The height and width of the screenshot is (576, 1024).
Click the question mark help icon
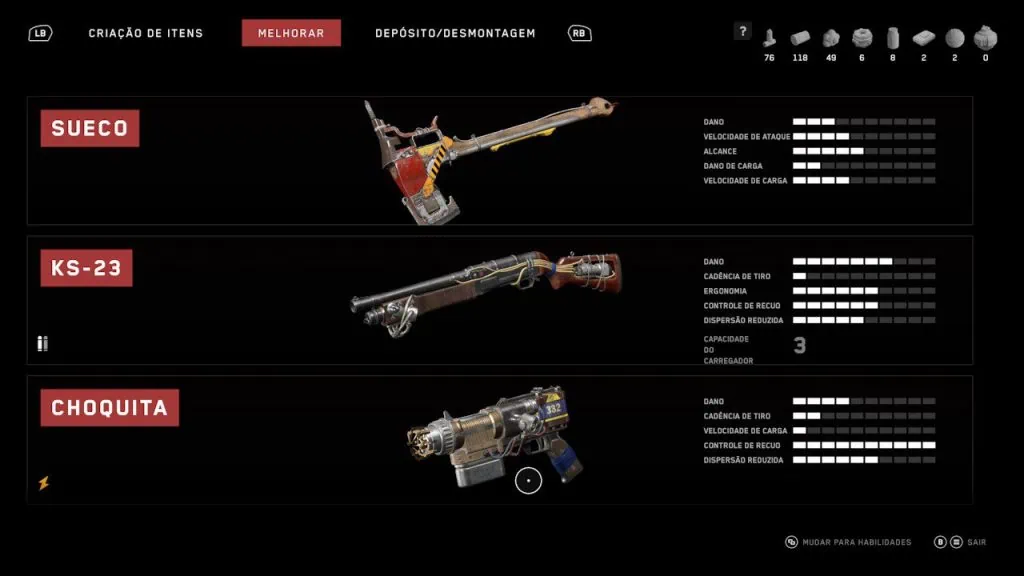click(742, 31)
